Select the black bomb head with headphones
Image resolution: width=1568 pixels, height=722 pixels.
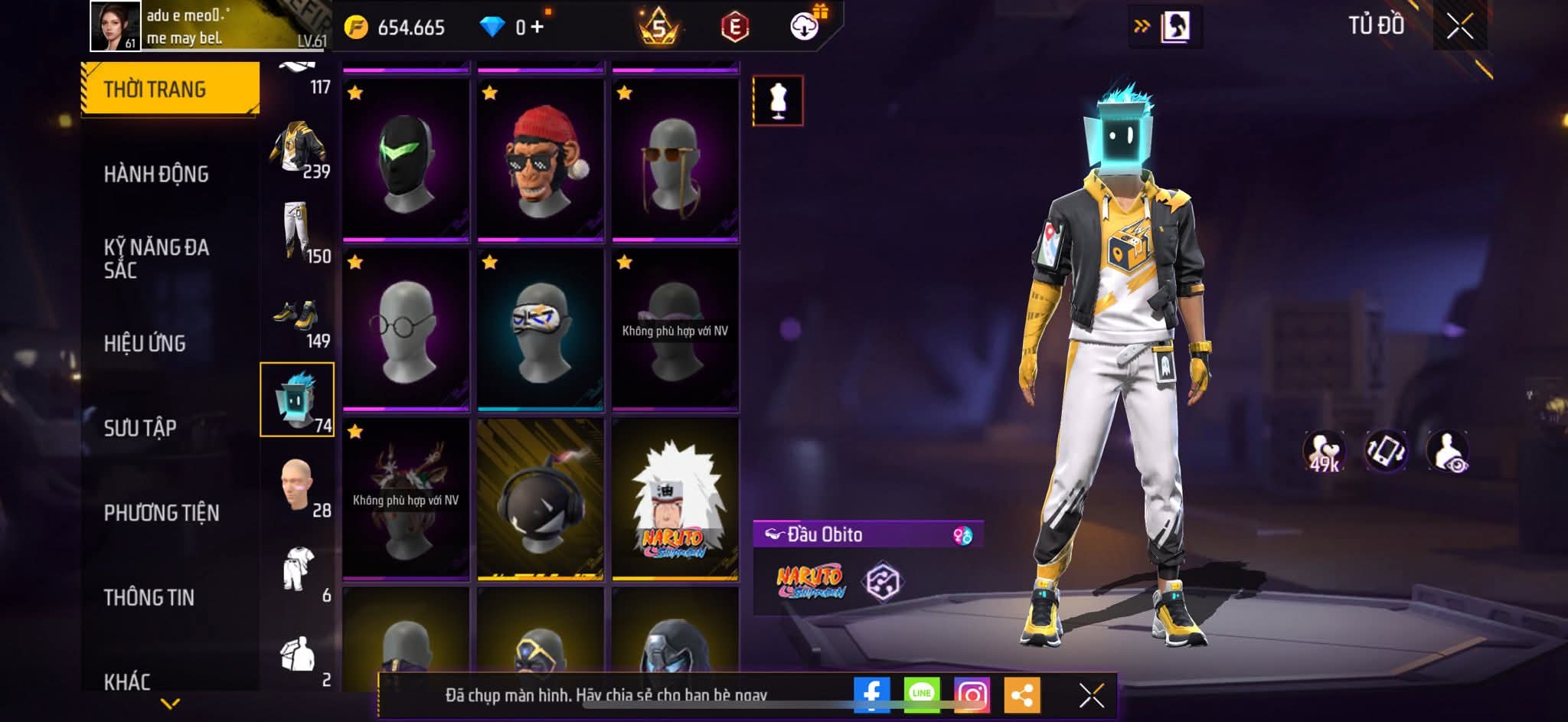541,498
